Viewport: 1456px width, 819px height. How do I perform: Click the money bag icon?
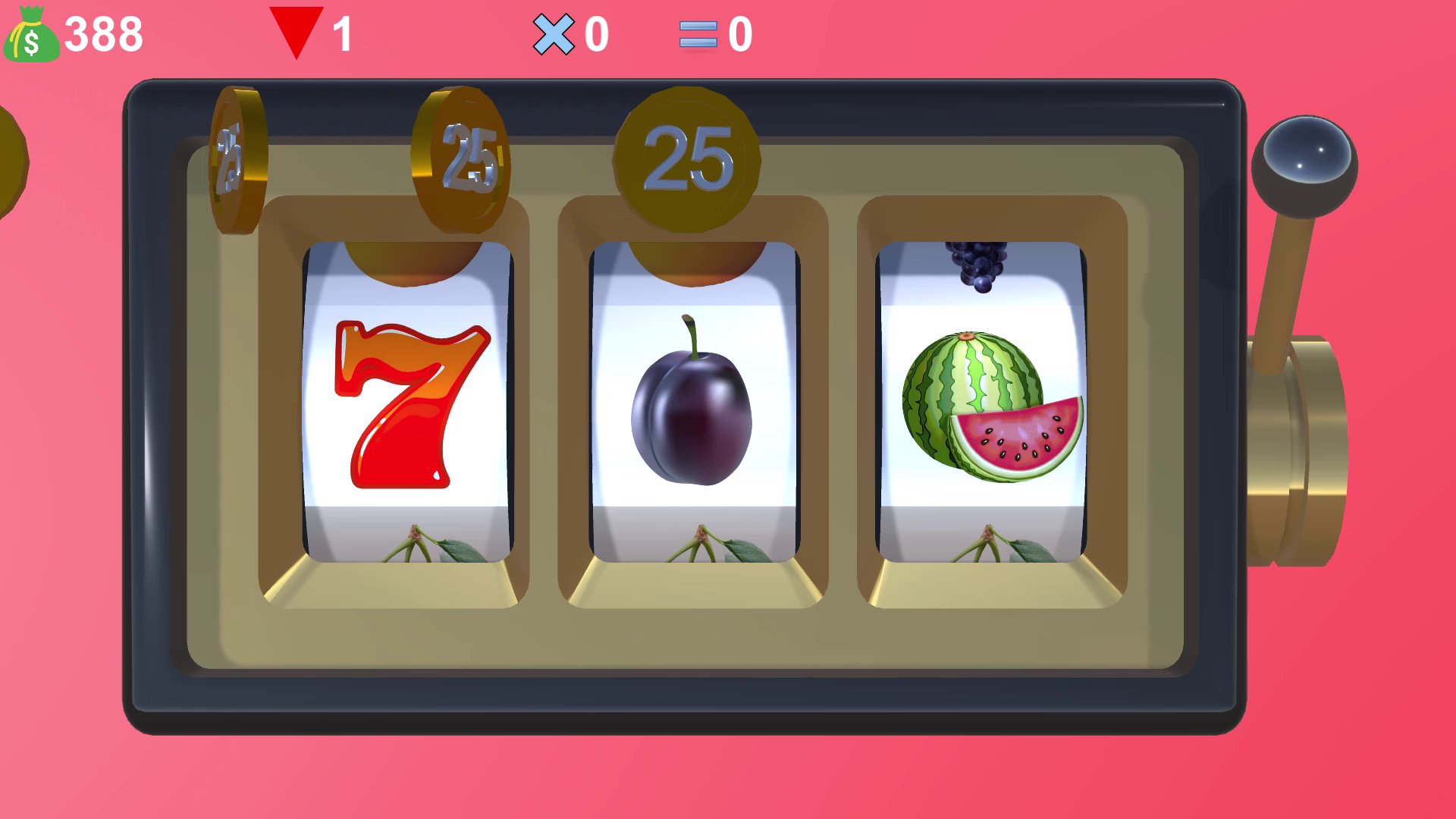30,34
